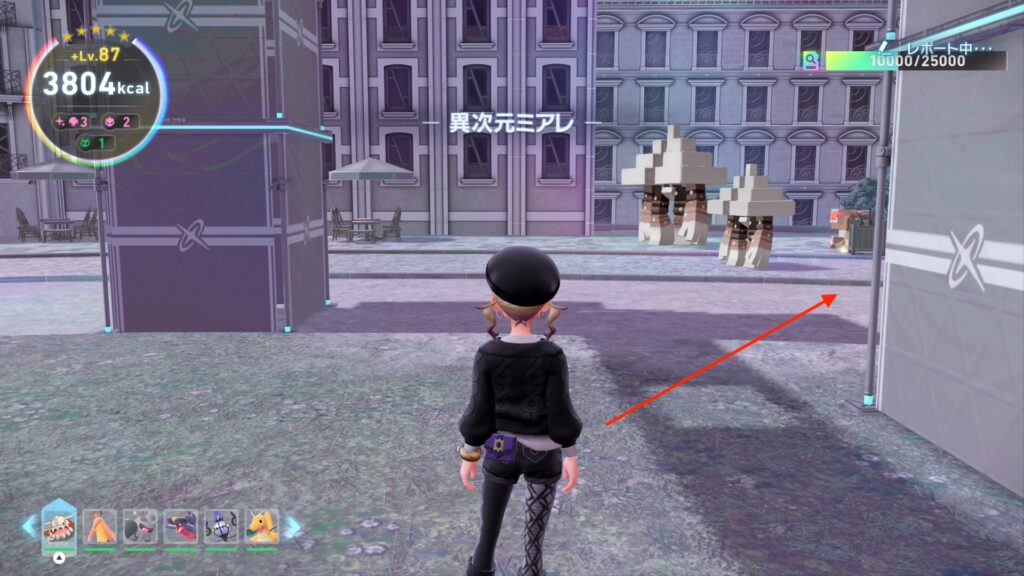Choose the orange Pokémon in the party bar
This screenshot has width=1024, height=576.
100,526
